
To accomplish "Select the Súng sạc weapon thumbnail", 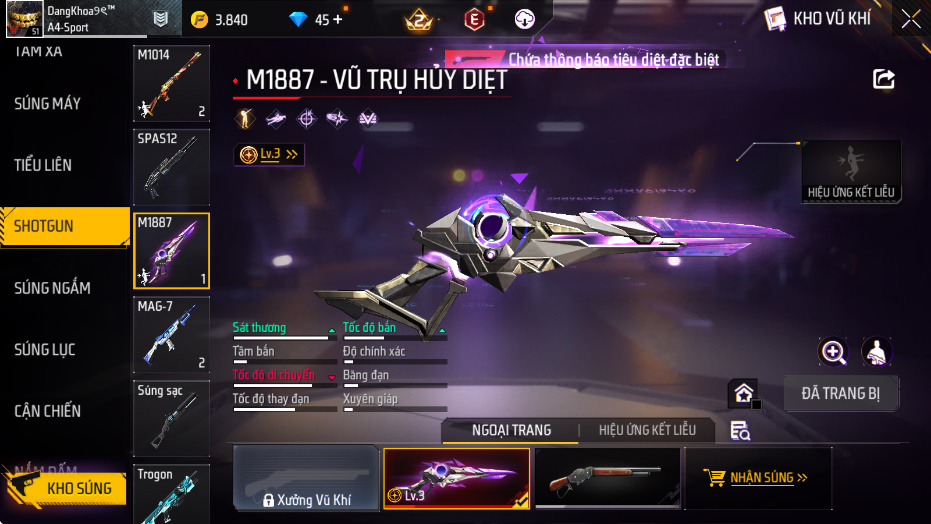I will pos(171,417).
